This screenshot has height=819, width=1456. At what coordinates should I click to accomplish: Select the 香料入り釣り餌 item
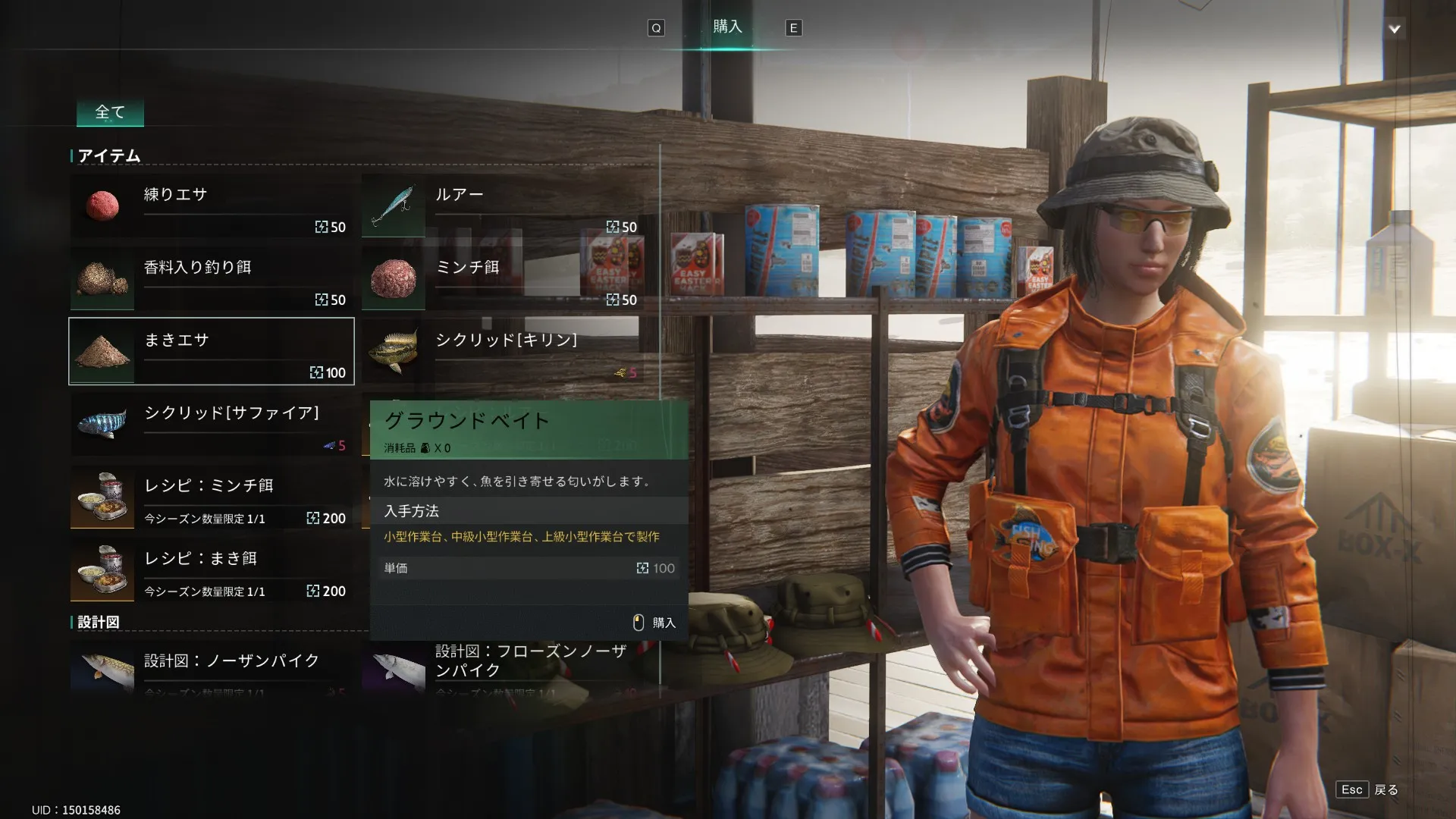click(212, 278)
